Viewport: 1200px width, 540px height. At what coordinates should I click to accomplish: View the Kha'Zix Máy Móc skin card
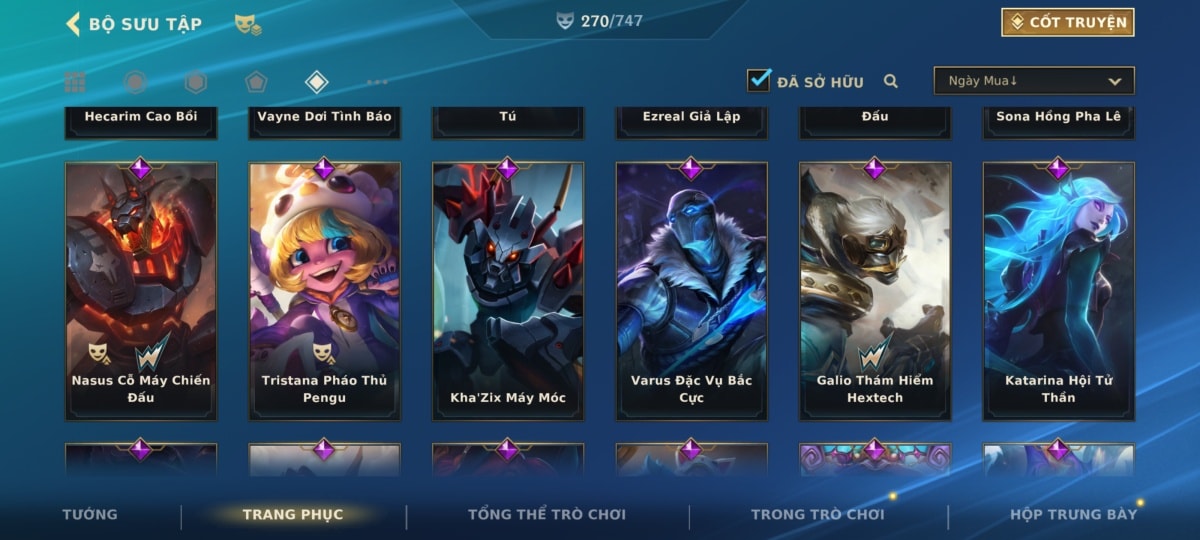coord(508,290)
